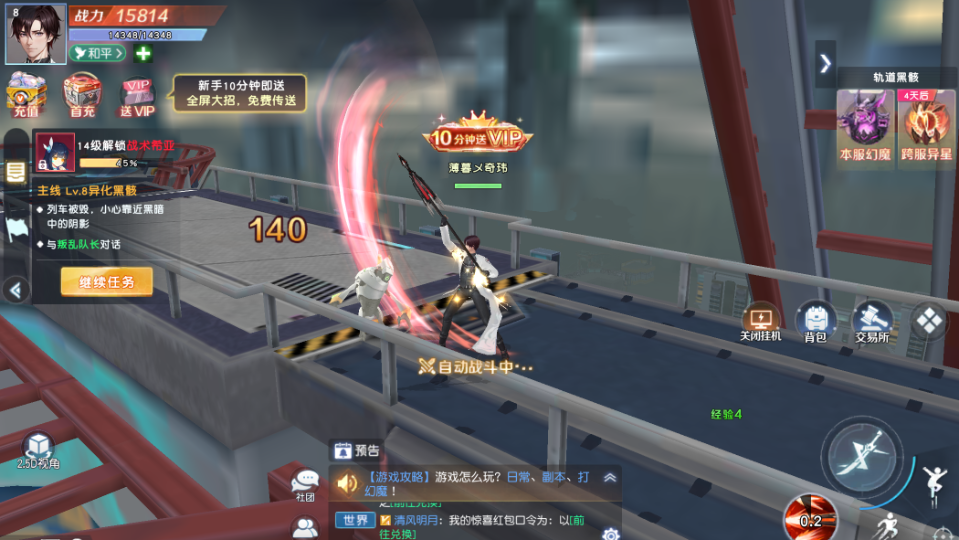The width and height of the screenshot is (959, 540).
Task: Open the 背包 backpack
Action: 816,322
